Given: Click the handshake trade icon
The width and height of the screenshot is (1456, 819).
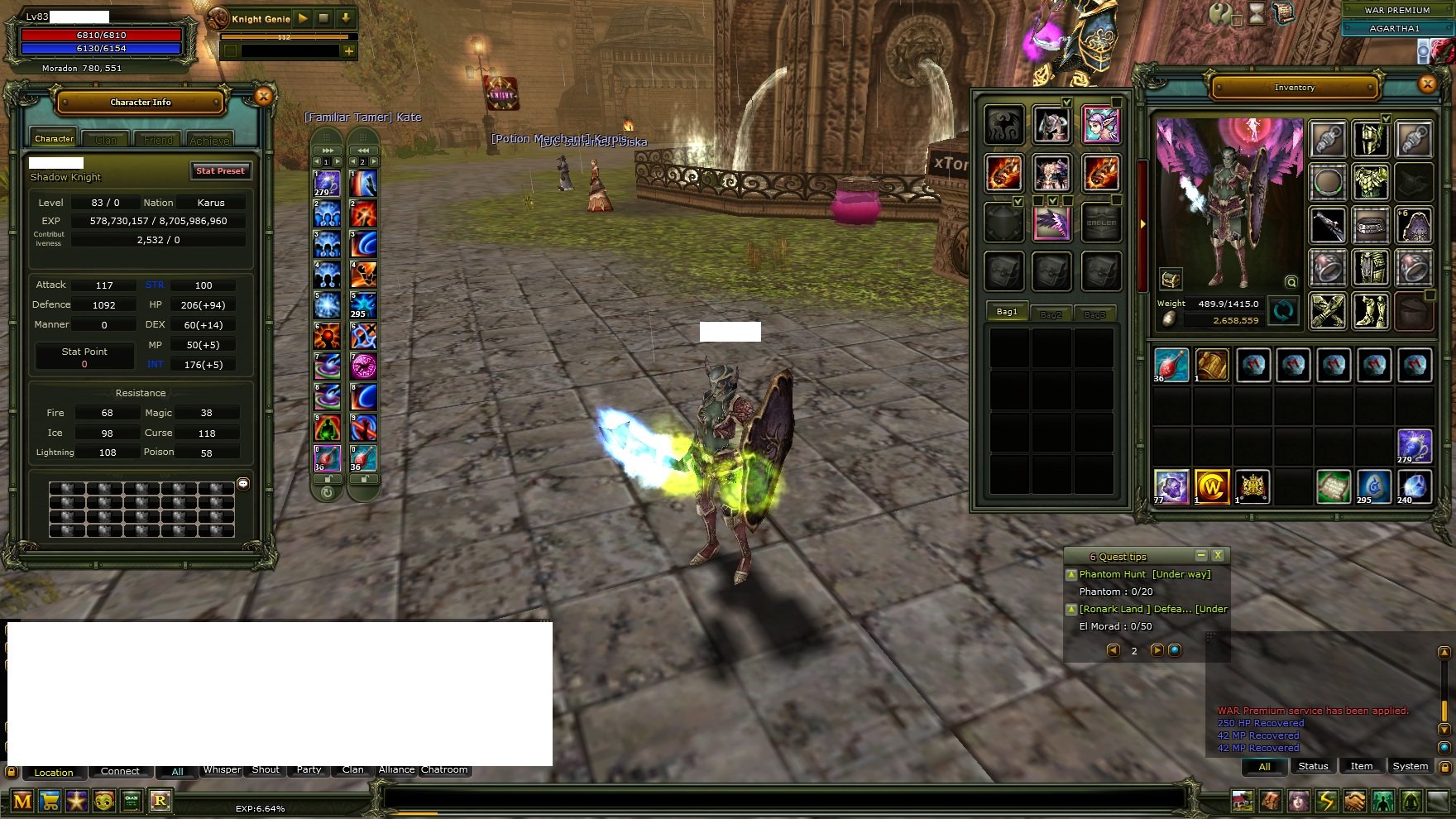Looking at the screenshot, I should click(x=1354, y=801).
